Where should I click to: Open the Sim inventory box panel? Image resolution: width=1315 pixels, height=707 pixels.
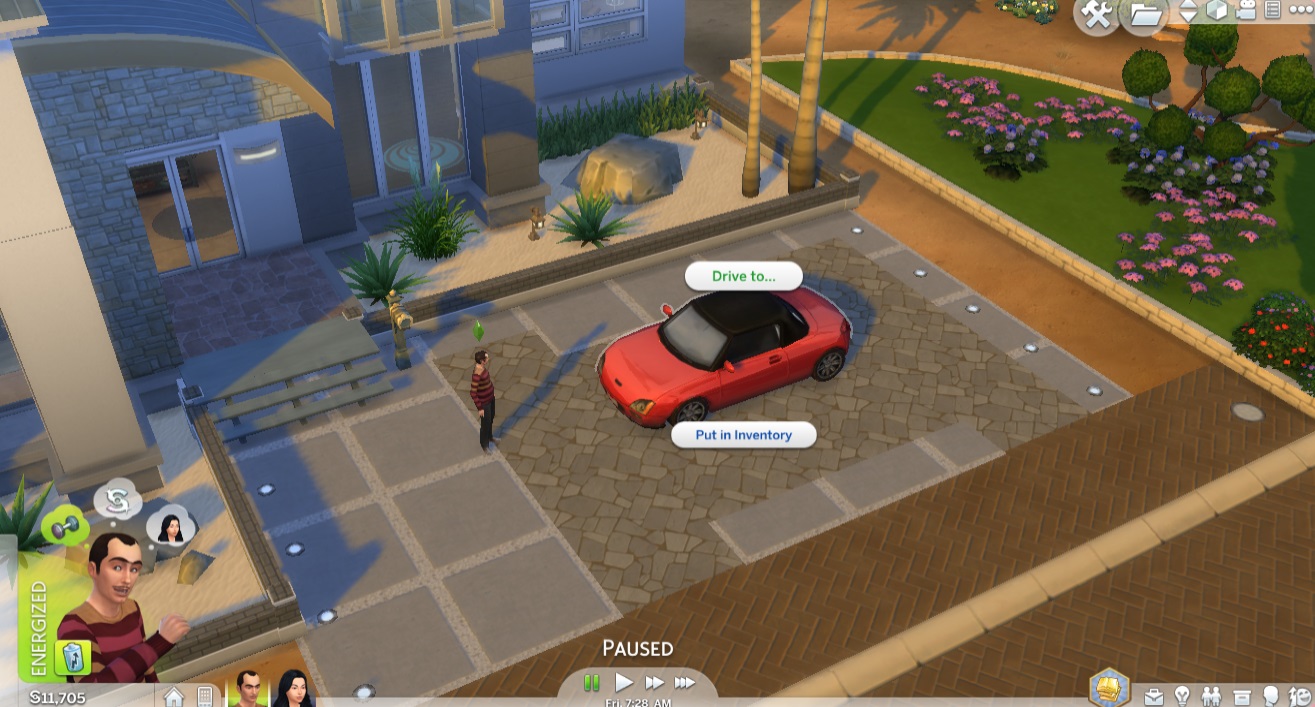tap(1242, 695)
